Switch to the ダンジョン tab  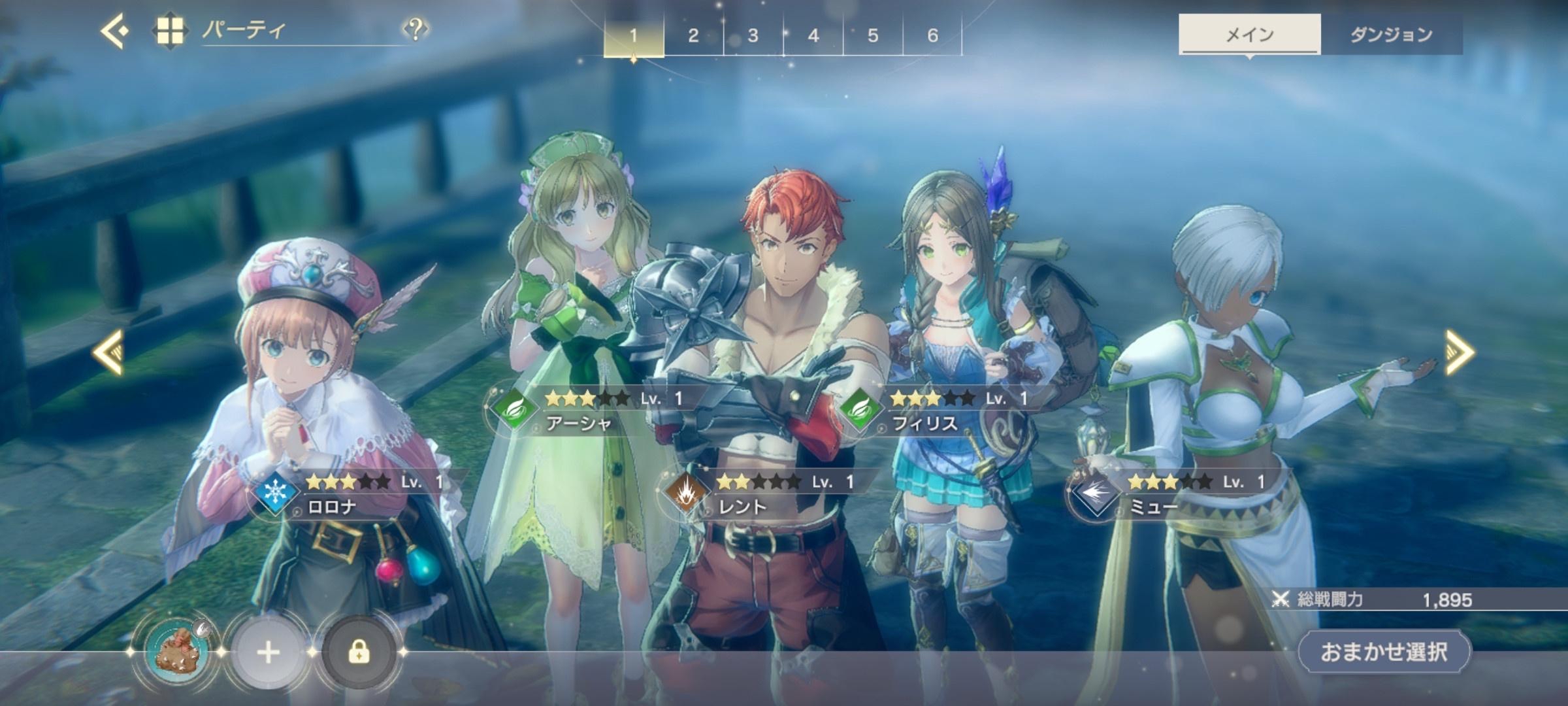click(1391, 35)
